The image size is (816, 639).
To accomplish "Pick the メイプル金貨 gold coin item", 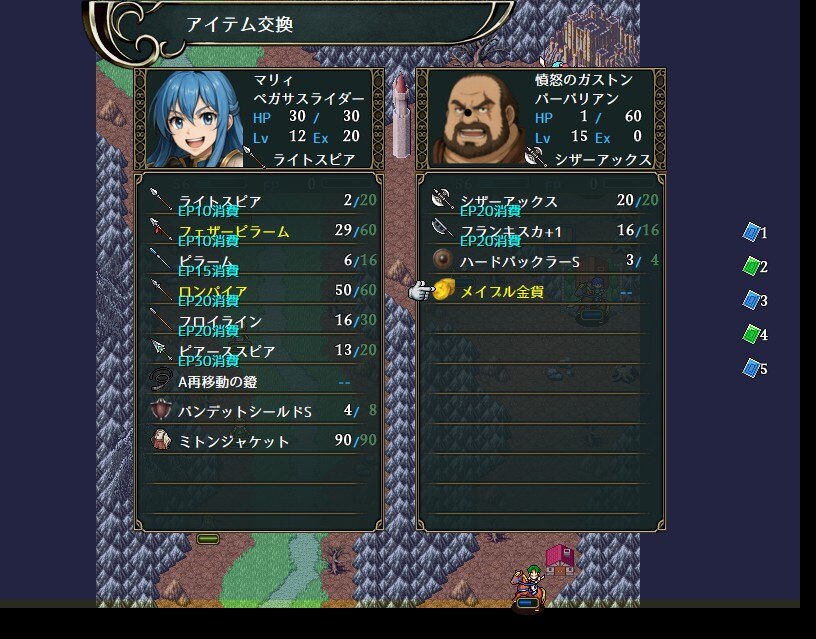I will click(540, 291).
